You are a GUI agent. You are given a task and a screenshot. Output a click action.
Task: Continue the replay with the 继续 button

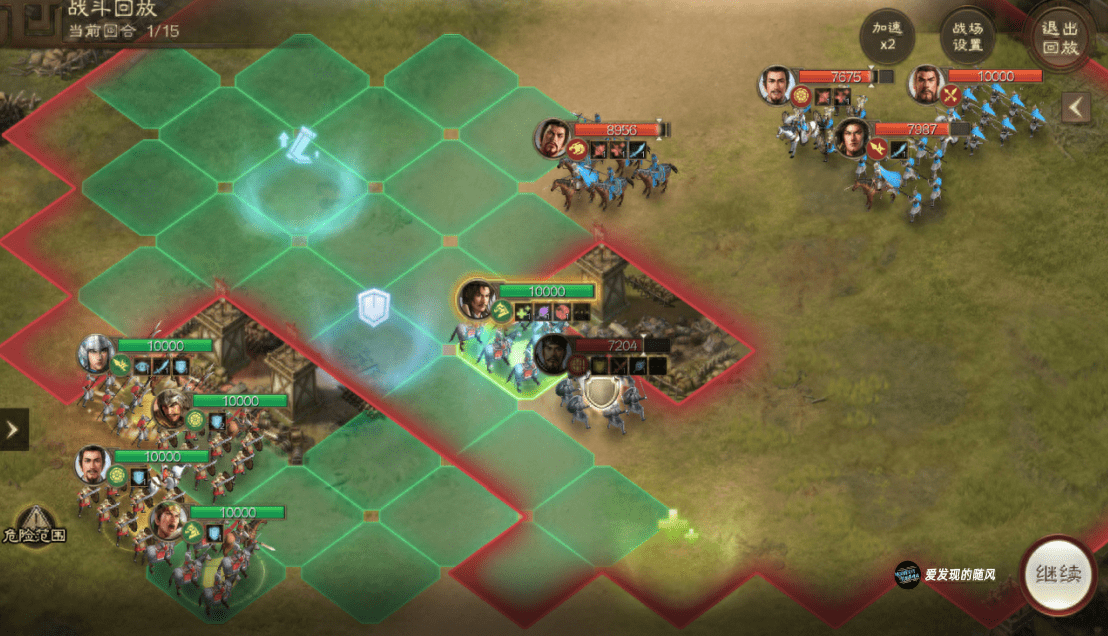[x=1057, y=575]
